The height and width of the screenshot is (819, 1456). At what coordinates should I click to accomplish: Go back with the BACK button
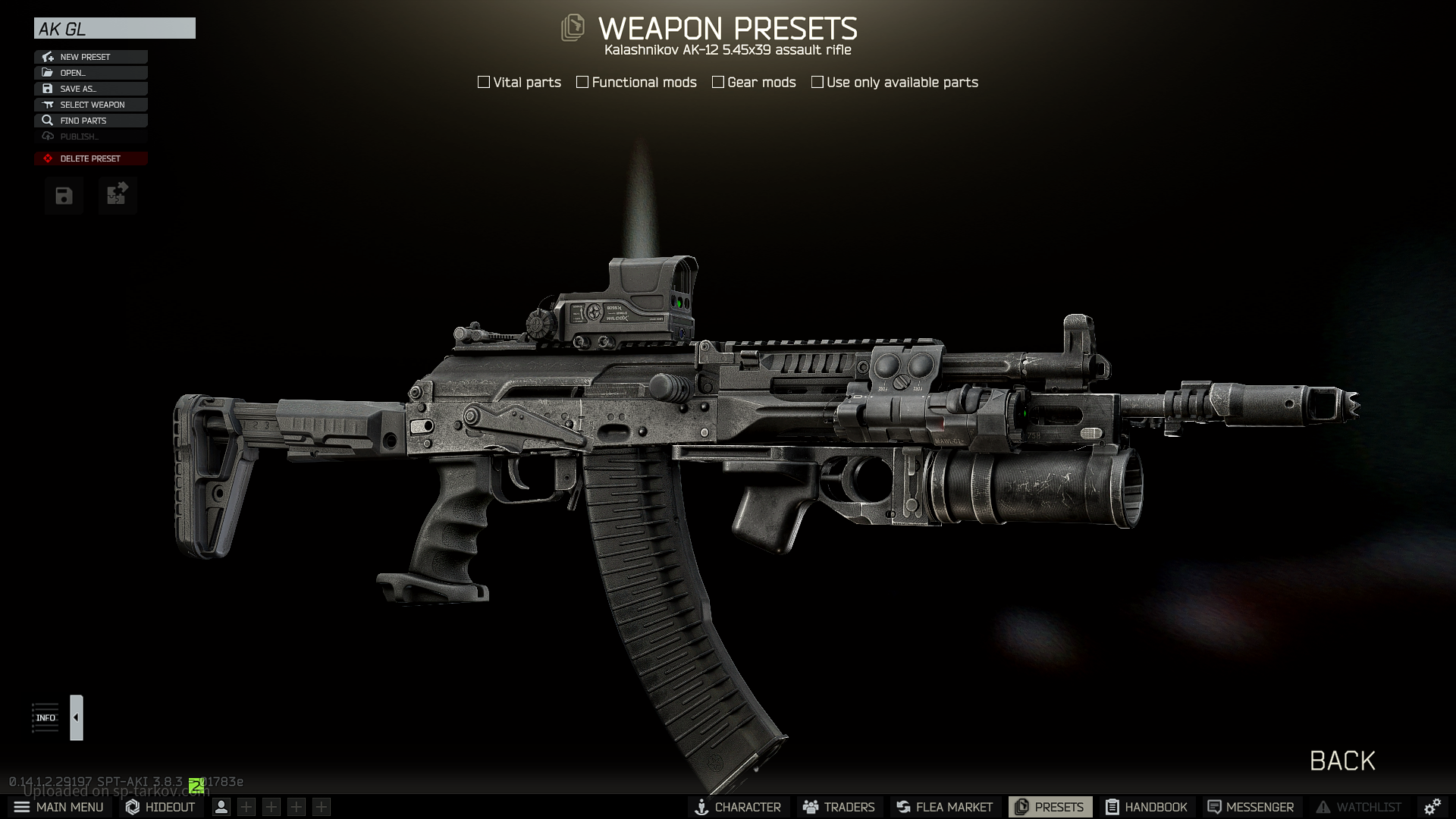(1342, 761)
